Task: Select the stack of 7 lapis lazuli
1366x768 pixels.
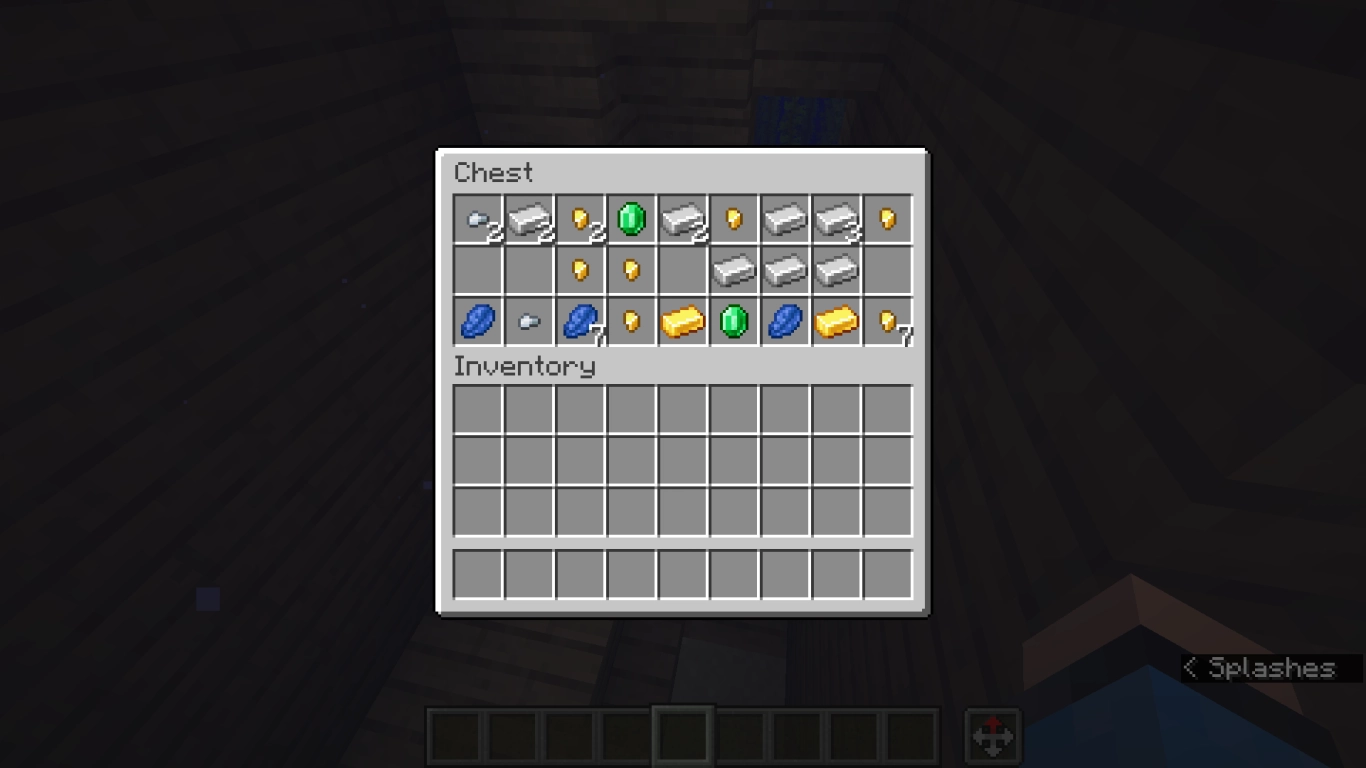Action: pyautogui.click(x=581, y=320)
